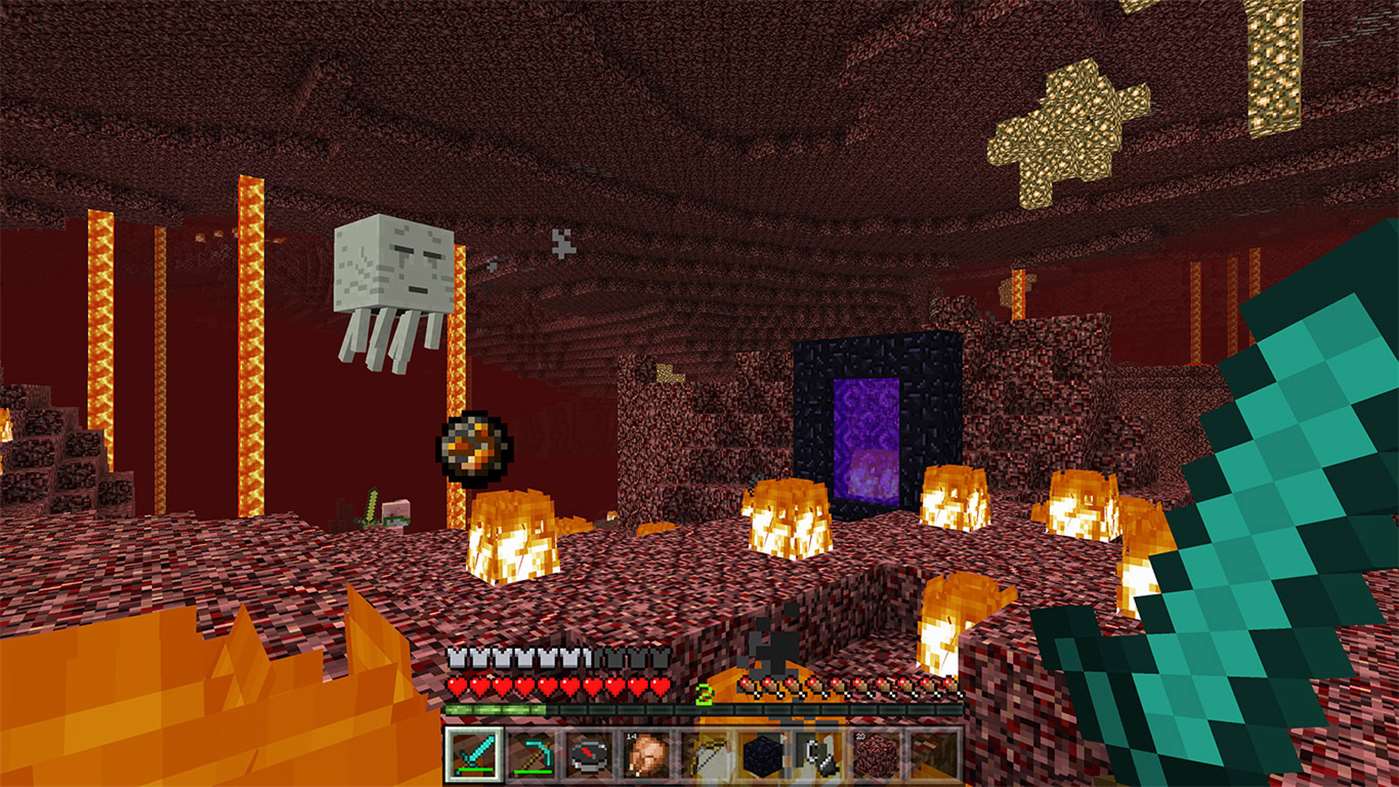Click the level 2 experience number

(704, 691)
